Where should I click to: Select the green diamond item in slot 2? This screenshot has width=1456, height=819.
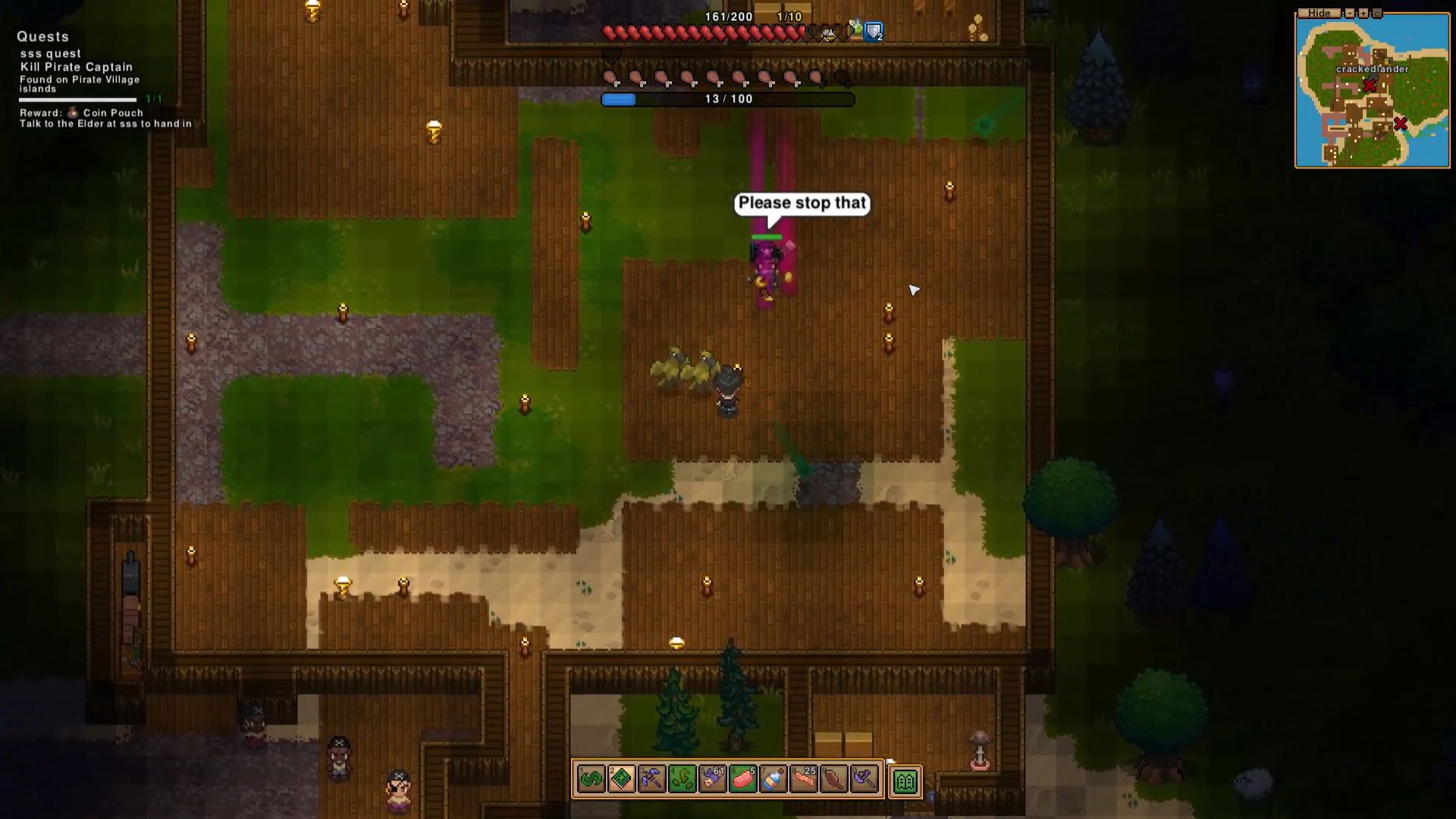pos(622,779)
